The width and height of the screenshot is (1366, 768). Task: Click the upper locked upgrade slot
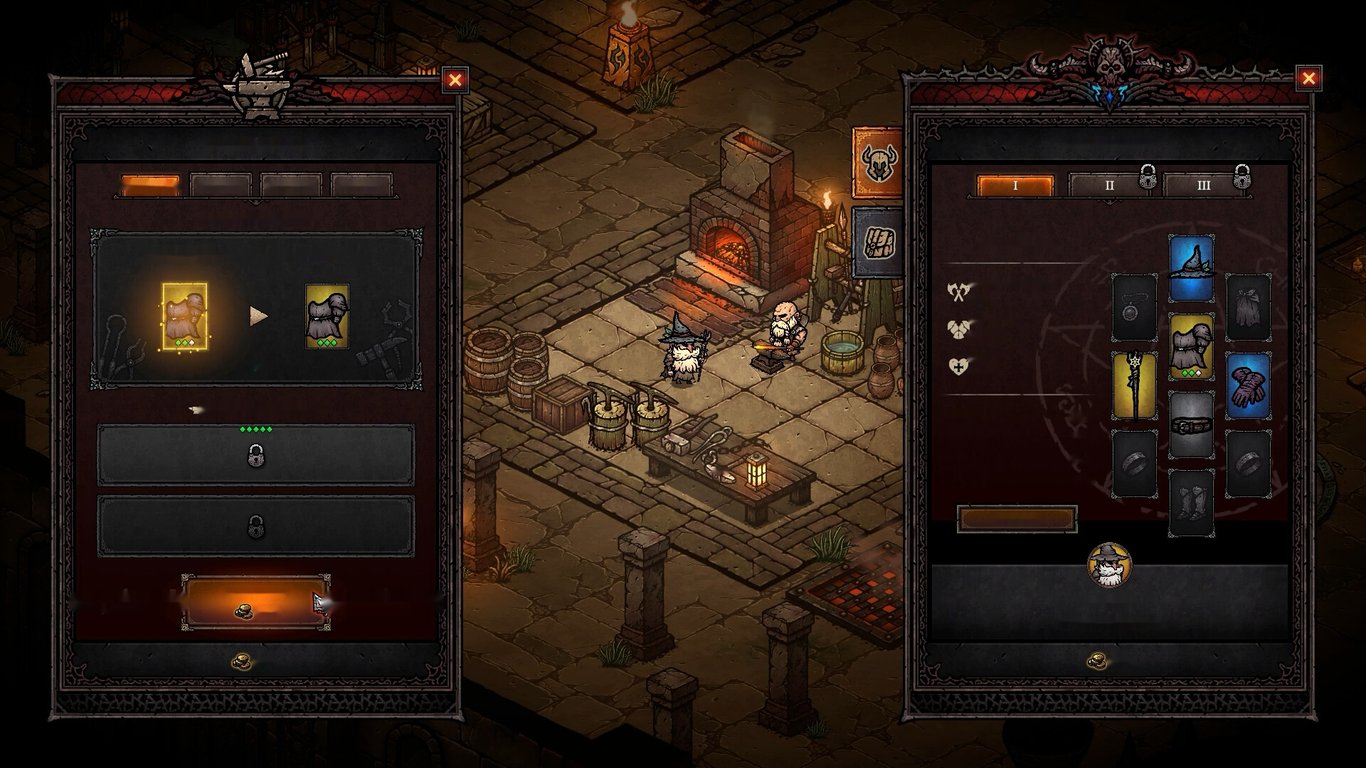coord(255,455)
